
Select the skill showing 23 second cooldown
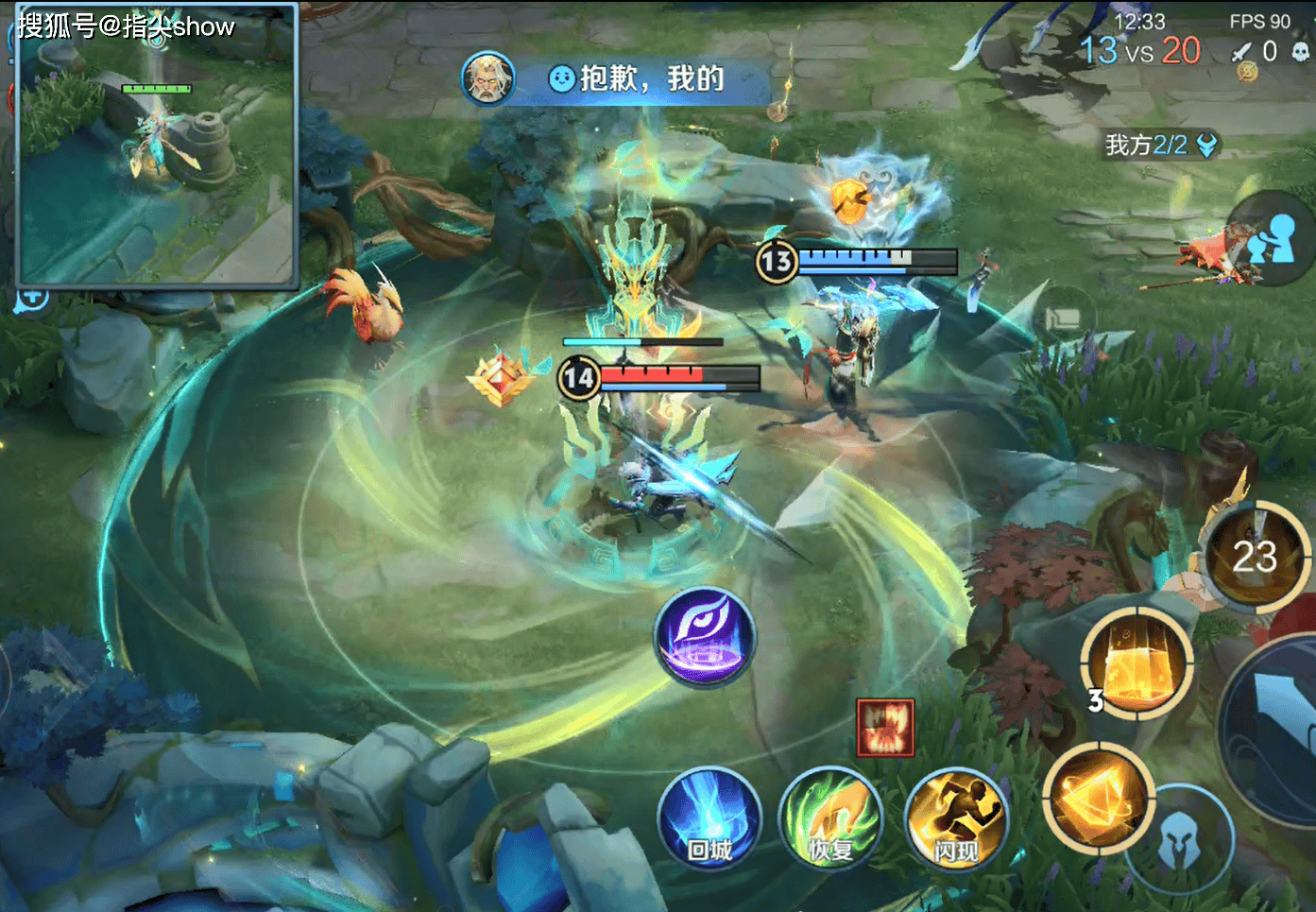(x=1255, y=556)
